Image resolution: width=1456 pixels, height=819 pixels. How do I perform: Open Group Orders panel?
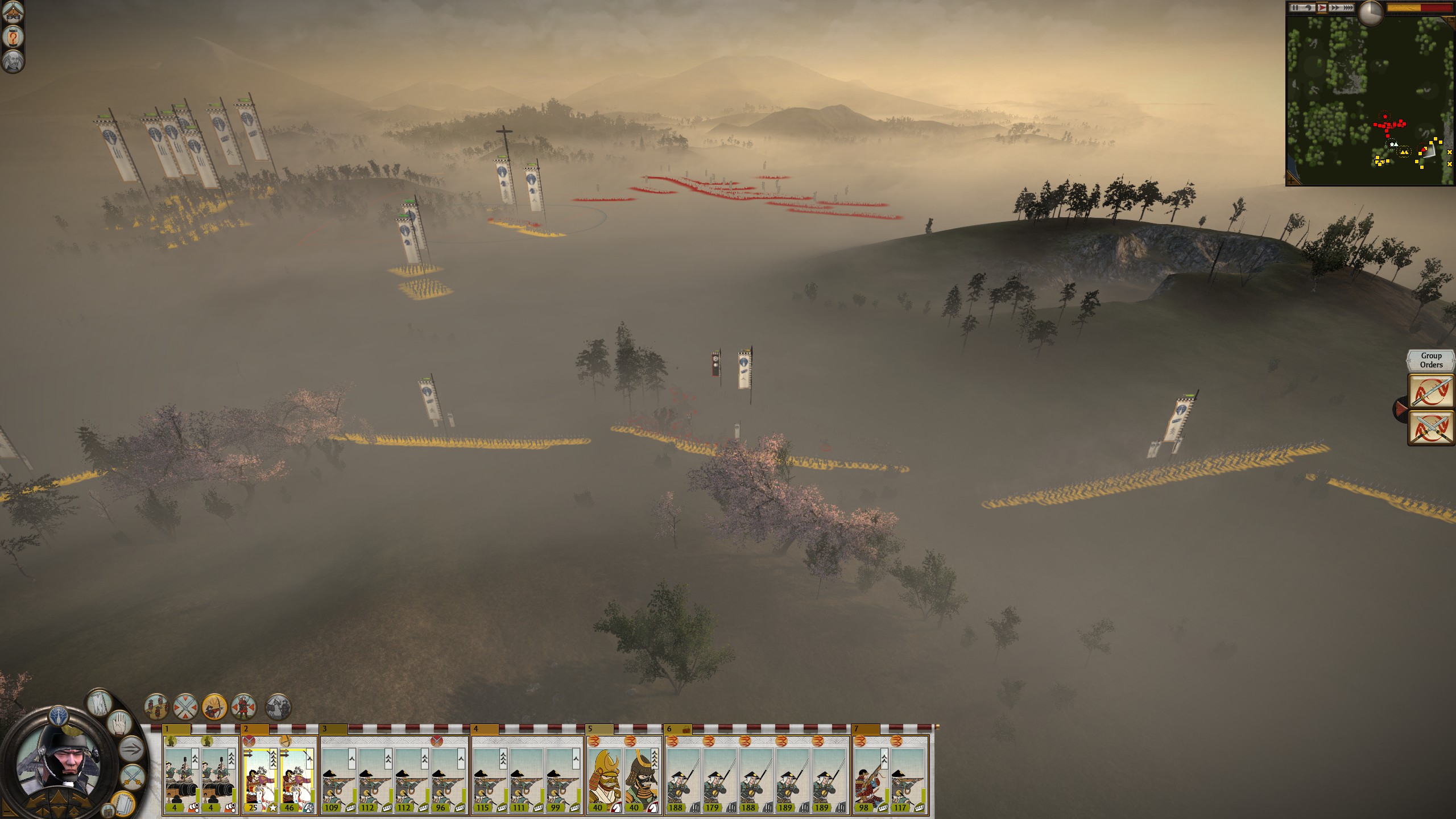click(x=1431, y=361)
